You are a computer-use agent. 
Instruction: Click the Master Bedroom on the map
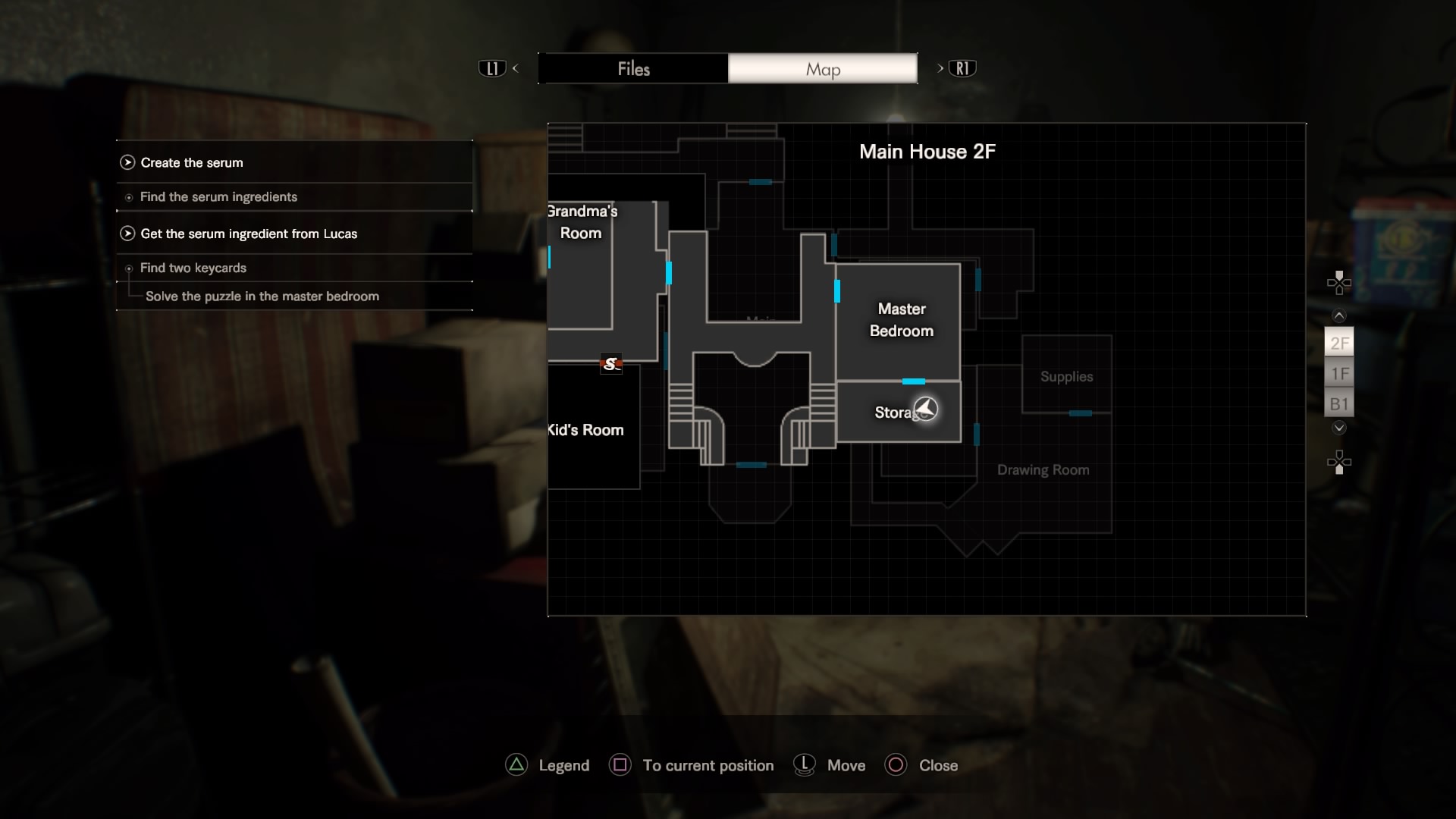pyautogui.click(x=901, y=320)
